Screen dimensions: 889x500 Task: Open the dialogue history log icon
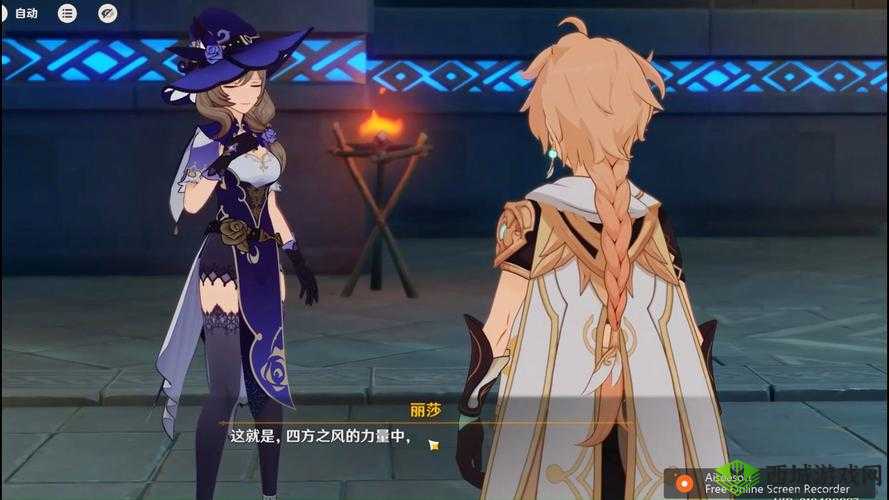click(x=67, y=13)
